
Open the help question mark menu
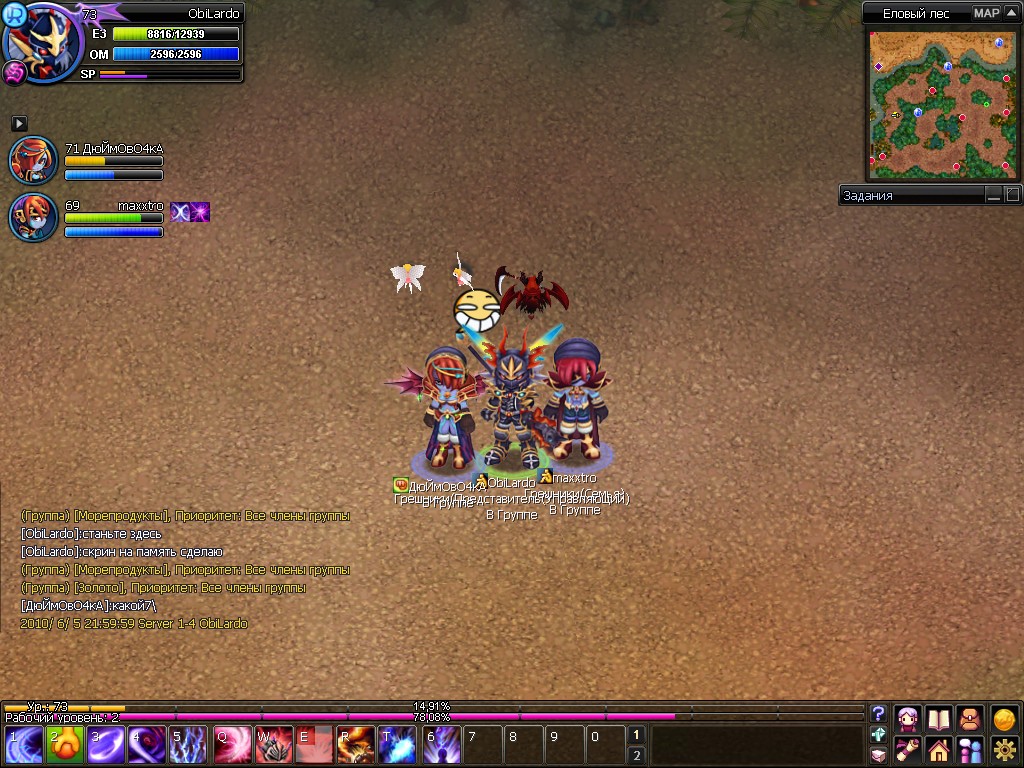tap(878, 713)
